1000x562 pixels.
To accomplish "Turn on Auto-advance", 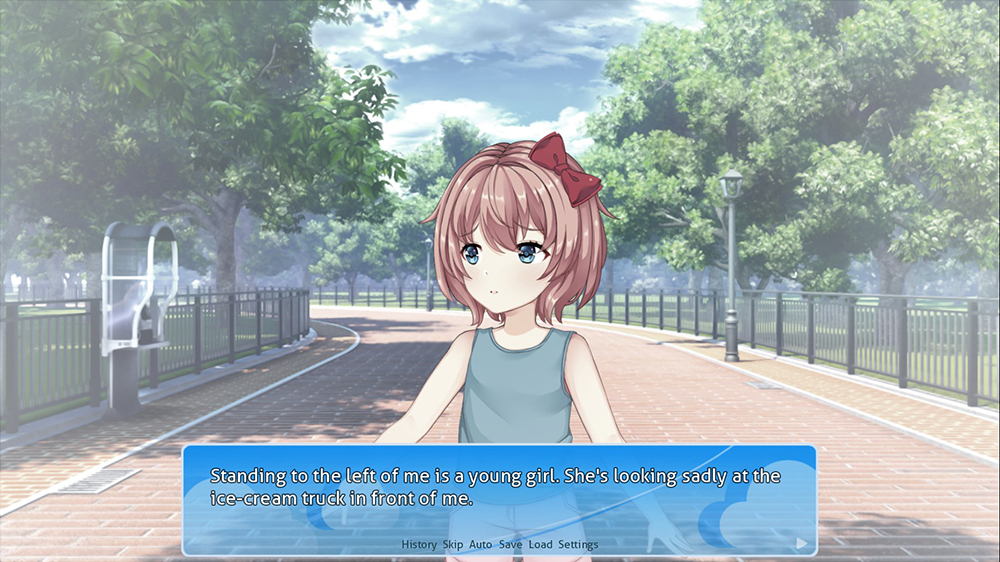I will click(480, 545).
